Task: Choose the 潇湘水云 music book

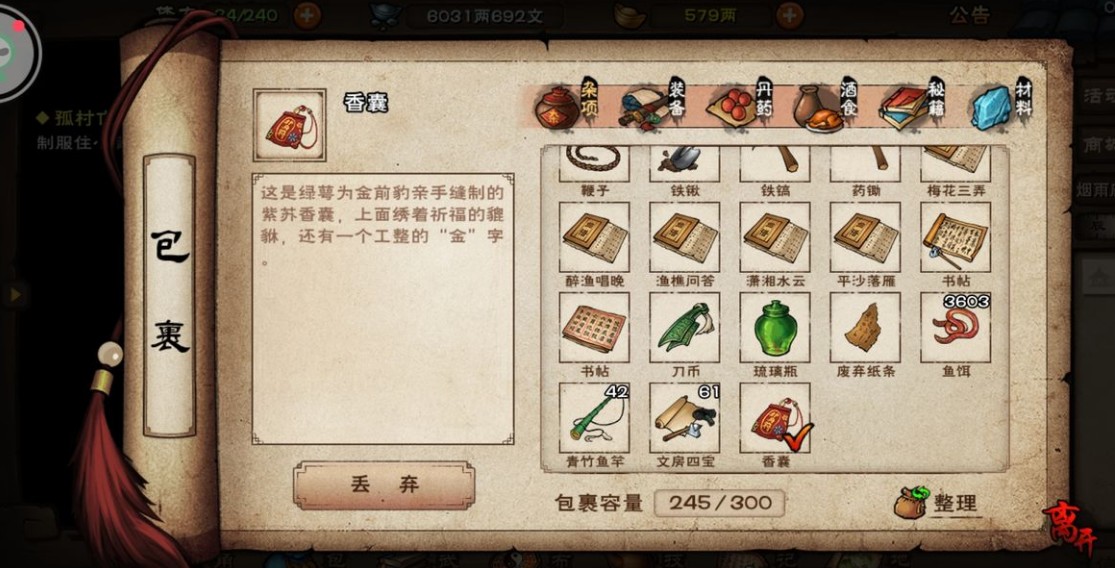Action: coord(775,238)
